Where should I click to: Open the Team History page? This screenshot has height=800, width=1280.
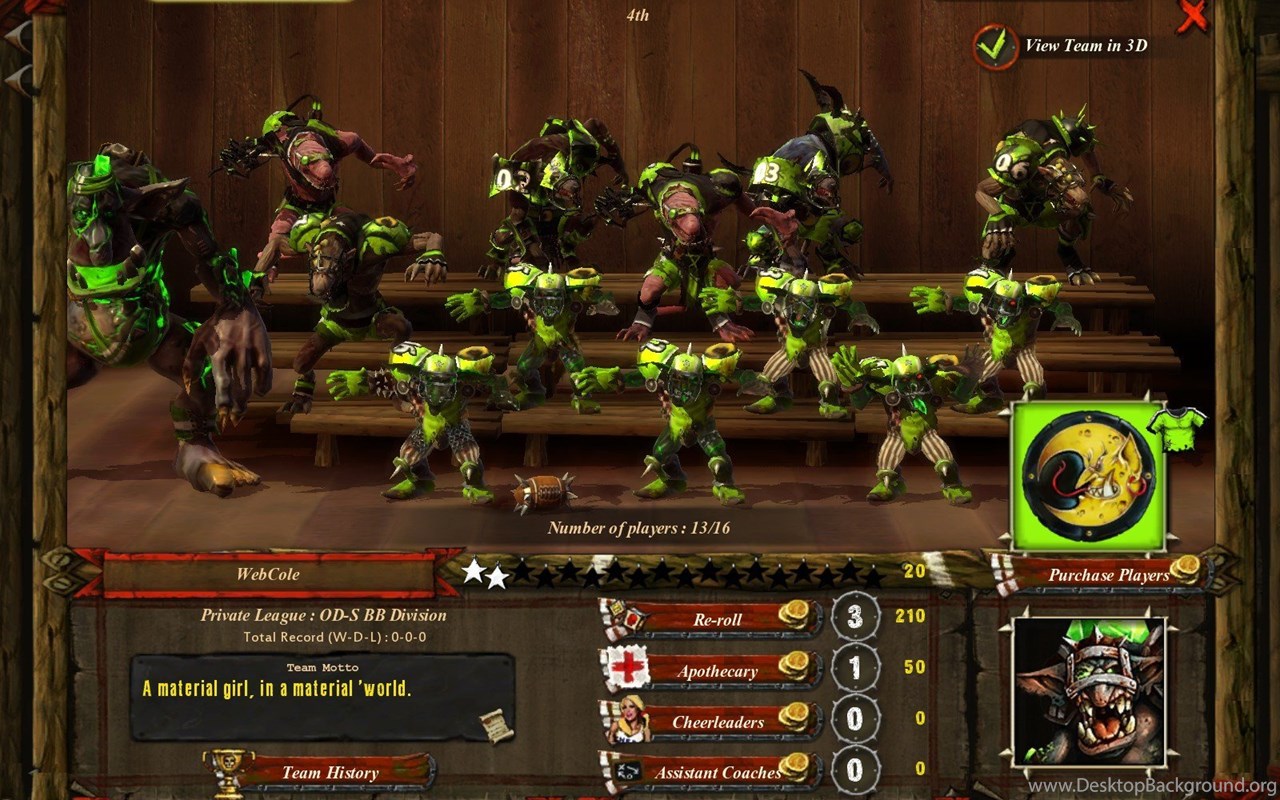click(x=329, y=772)
